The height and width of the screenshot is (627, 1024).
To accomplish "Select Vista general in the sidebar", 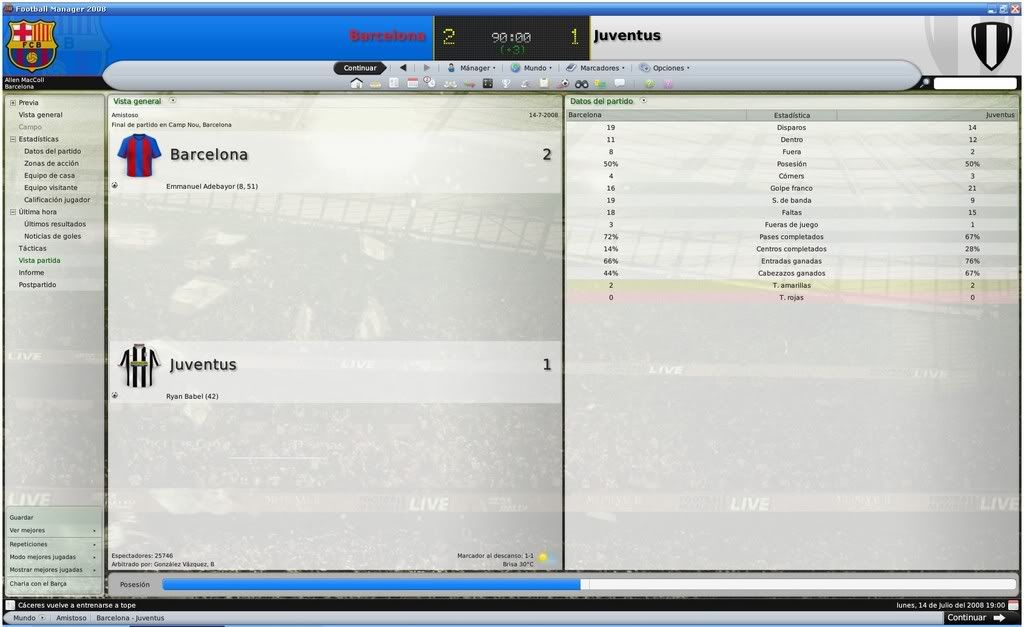I will [x=40, y=115].
